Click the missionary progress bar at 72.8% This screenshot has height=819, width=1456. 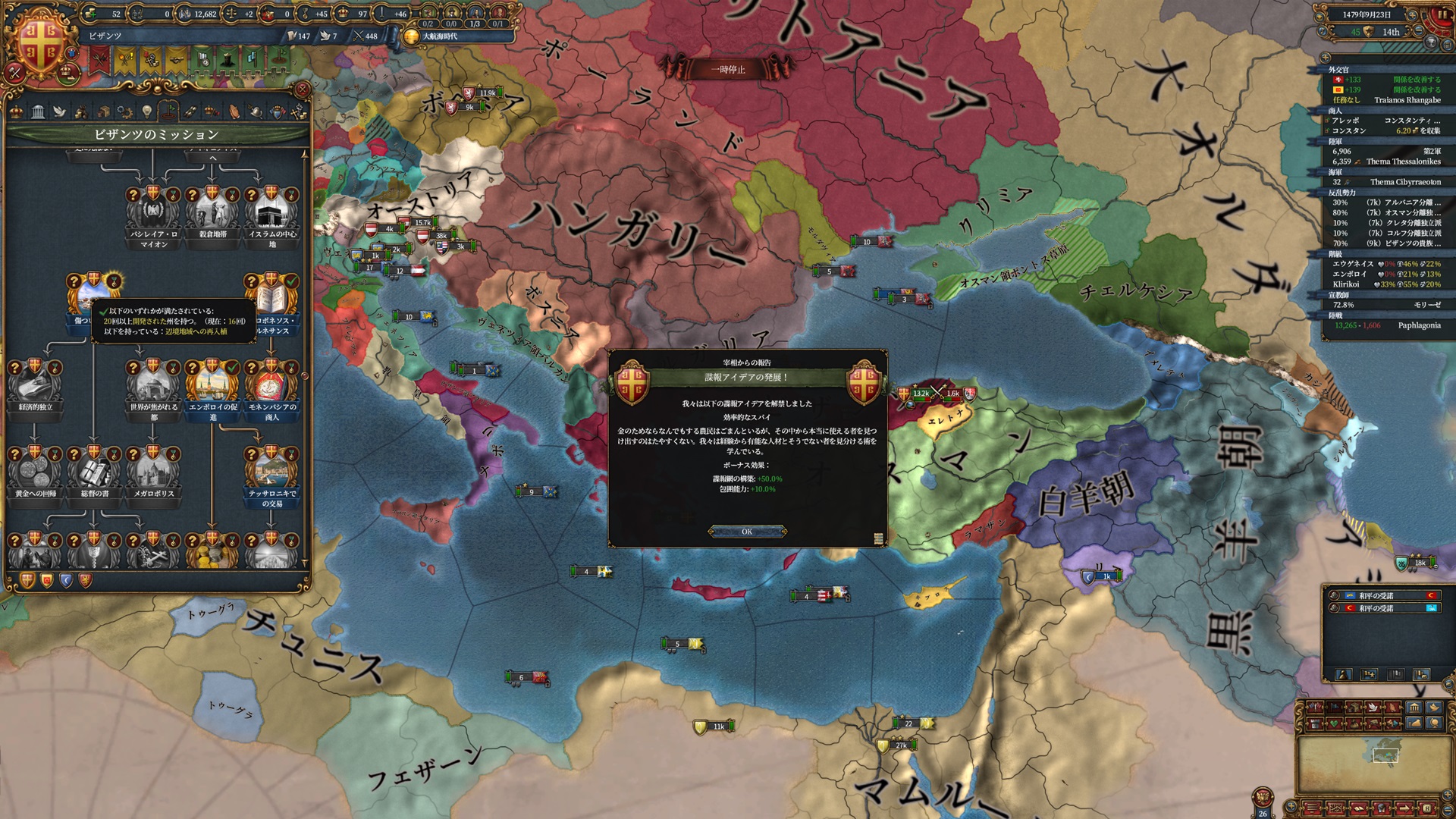(1357, 304)
